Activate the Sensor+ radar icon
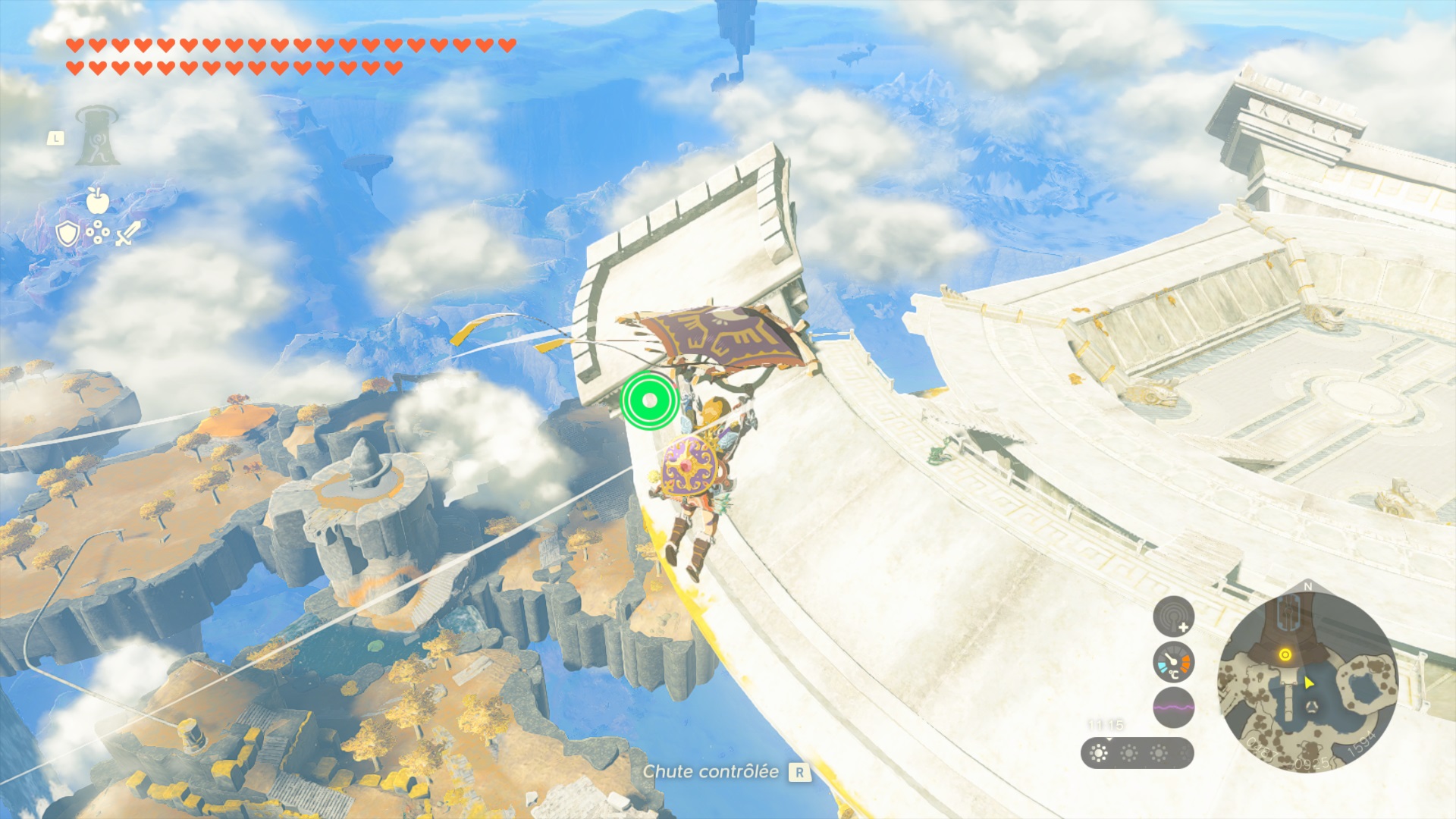 coord(1173,616)
